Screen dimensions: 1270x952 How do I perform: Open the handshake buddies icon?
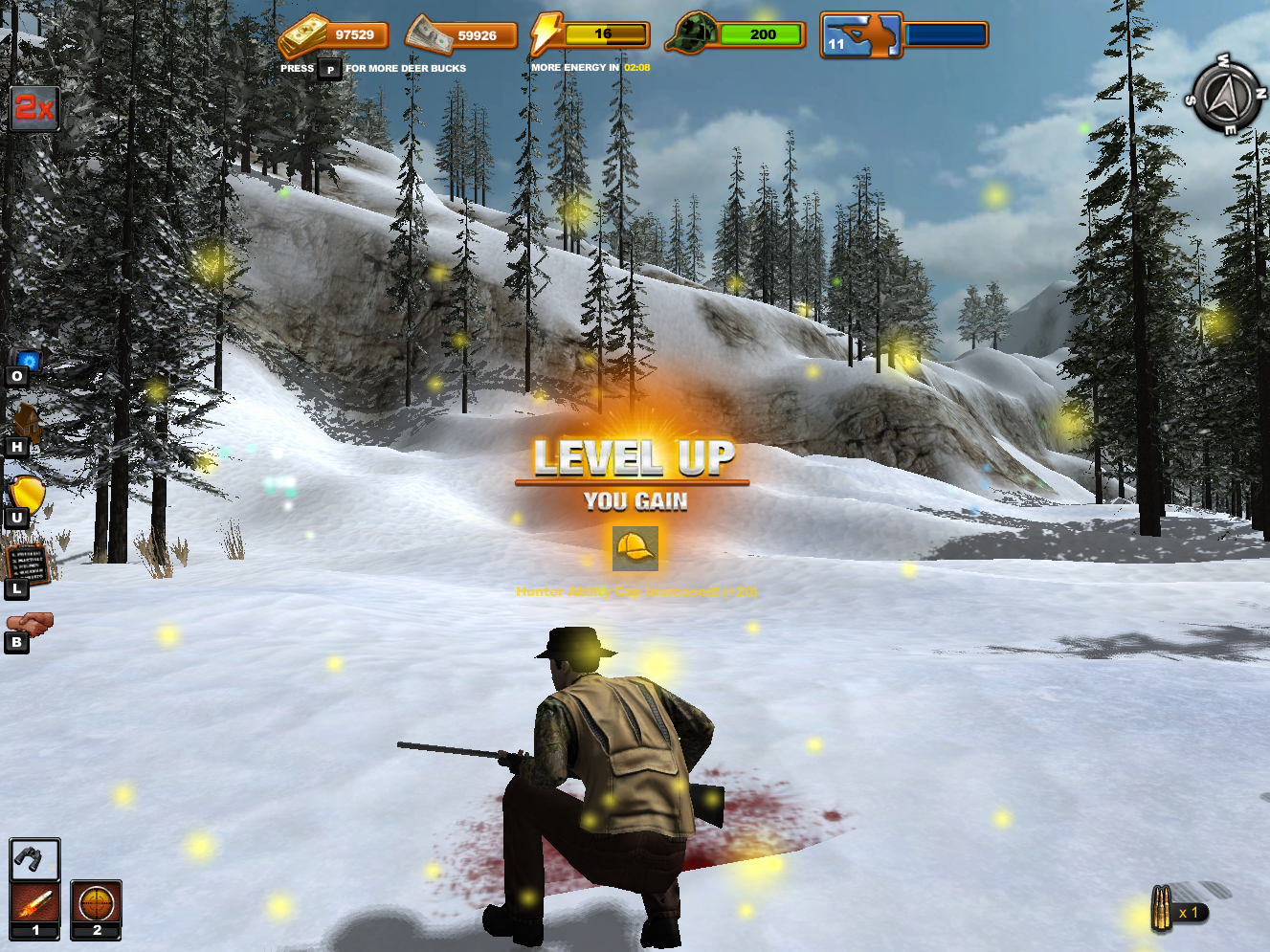coord(30,624)
